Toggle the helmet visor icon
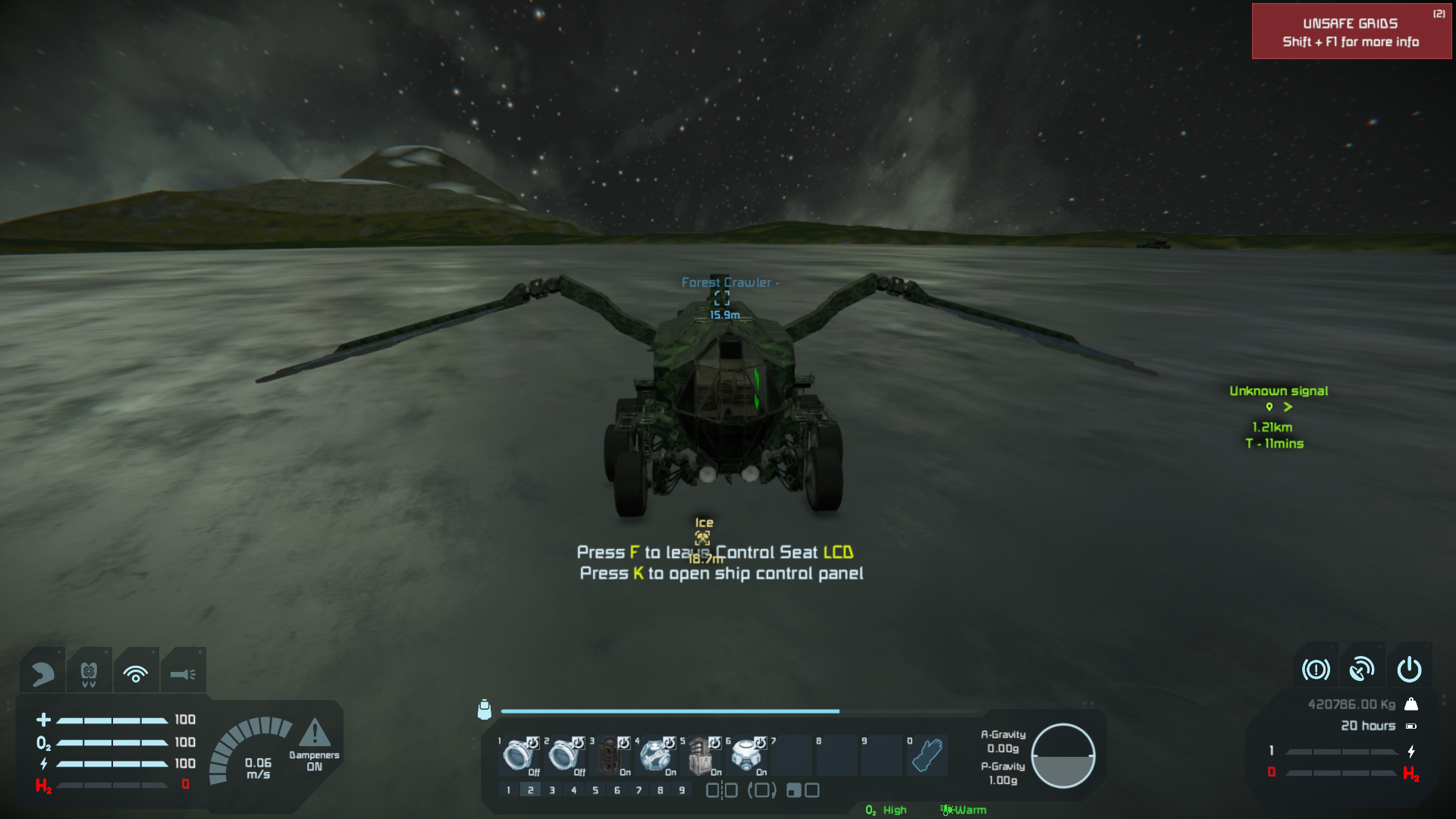Screen dimensions: 1456x819 43,673
